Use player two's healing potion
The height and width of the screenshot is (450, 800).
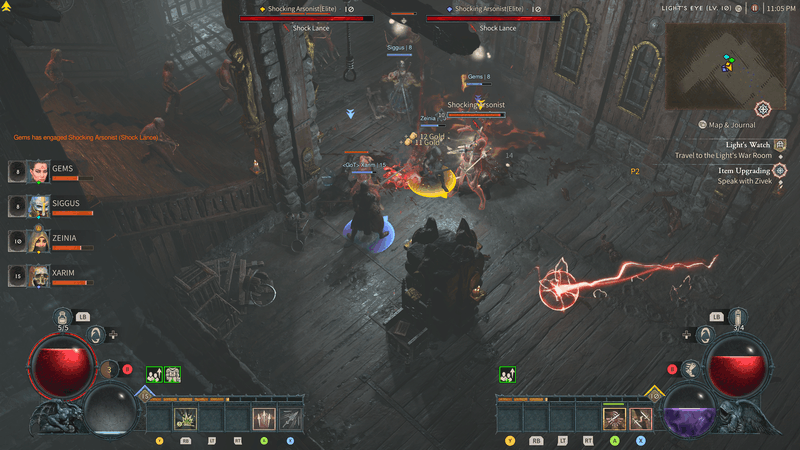coord(737,318)
